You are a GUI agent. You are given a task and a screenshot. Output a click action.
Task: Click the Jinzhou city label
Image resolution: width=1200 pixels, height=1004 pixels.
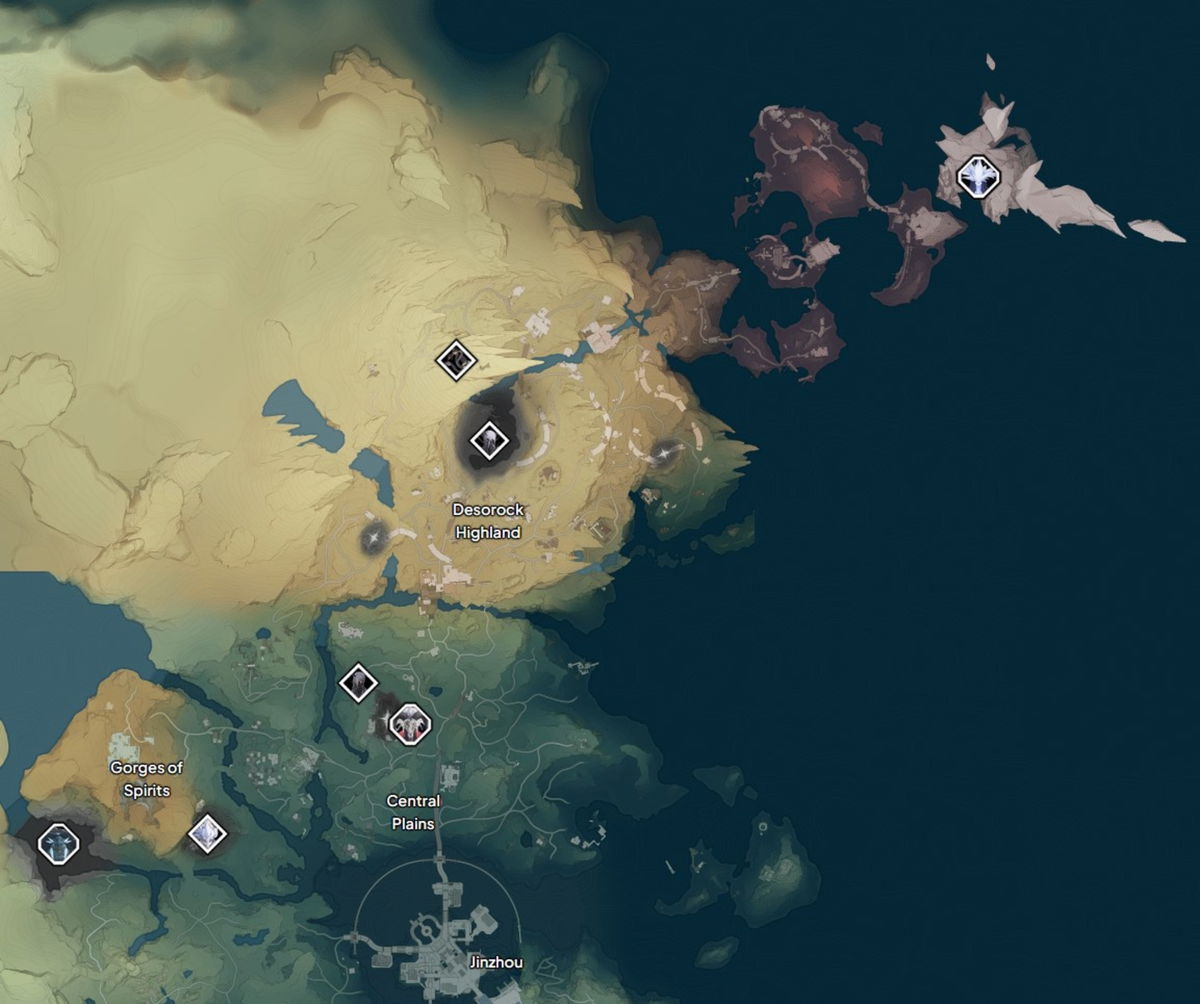tap(495, 964)
